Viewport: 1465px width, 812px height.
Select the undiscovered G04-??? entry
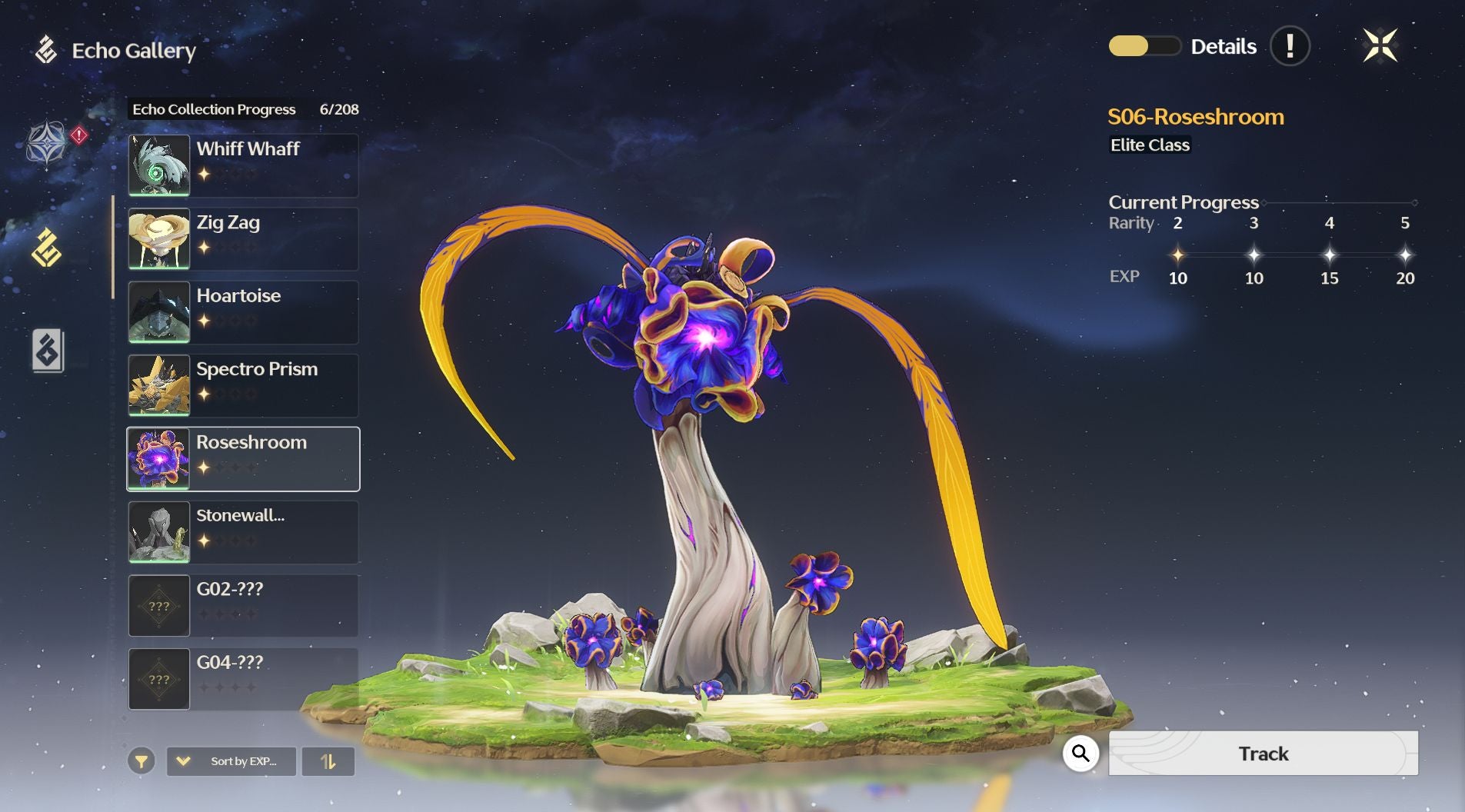pos(243,679)
